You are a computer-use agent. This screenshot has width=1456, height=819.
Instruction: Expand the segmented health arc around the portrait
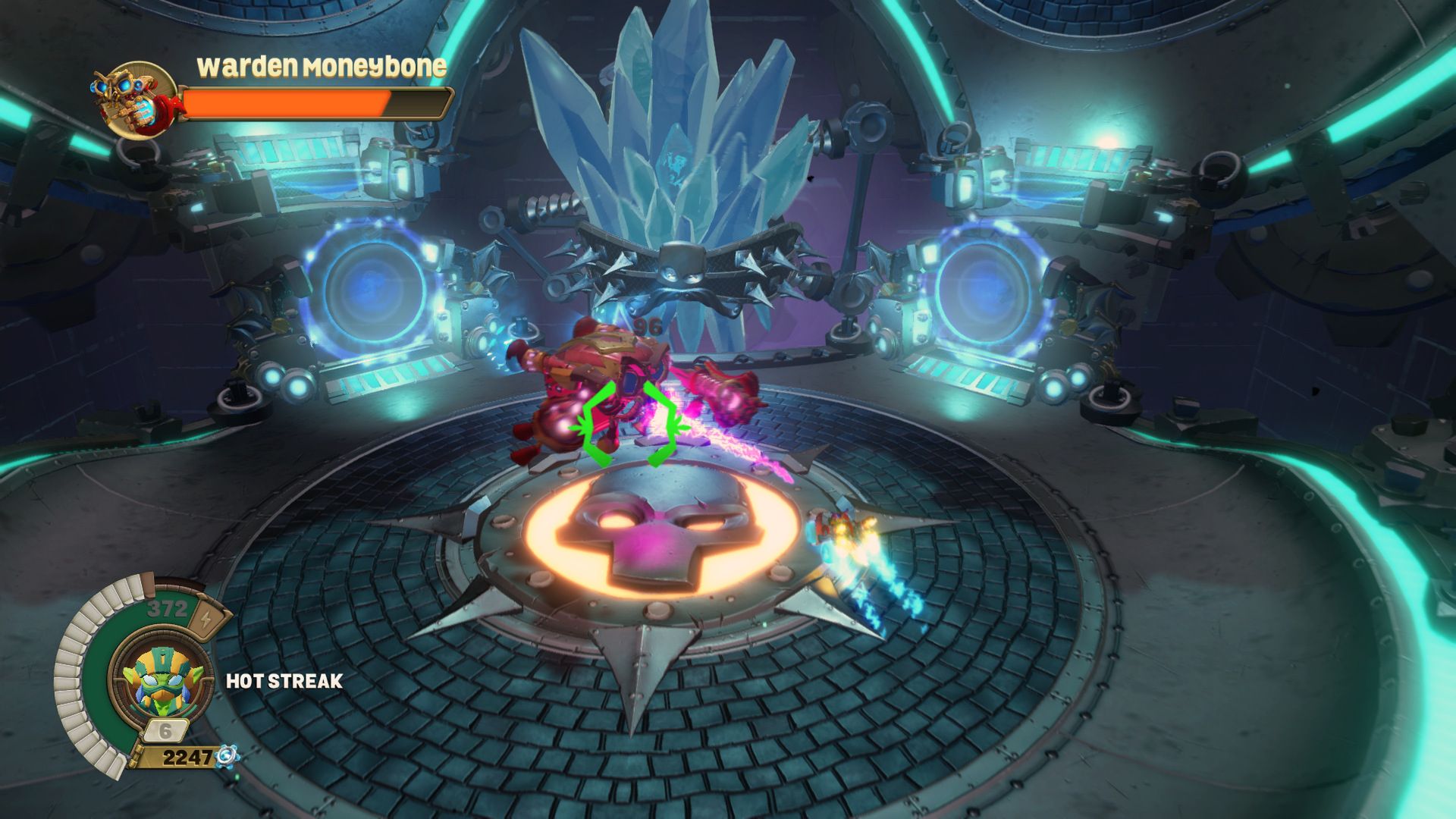point(80,675)
